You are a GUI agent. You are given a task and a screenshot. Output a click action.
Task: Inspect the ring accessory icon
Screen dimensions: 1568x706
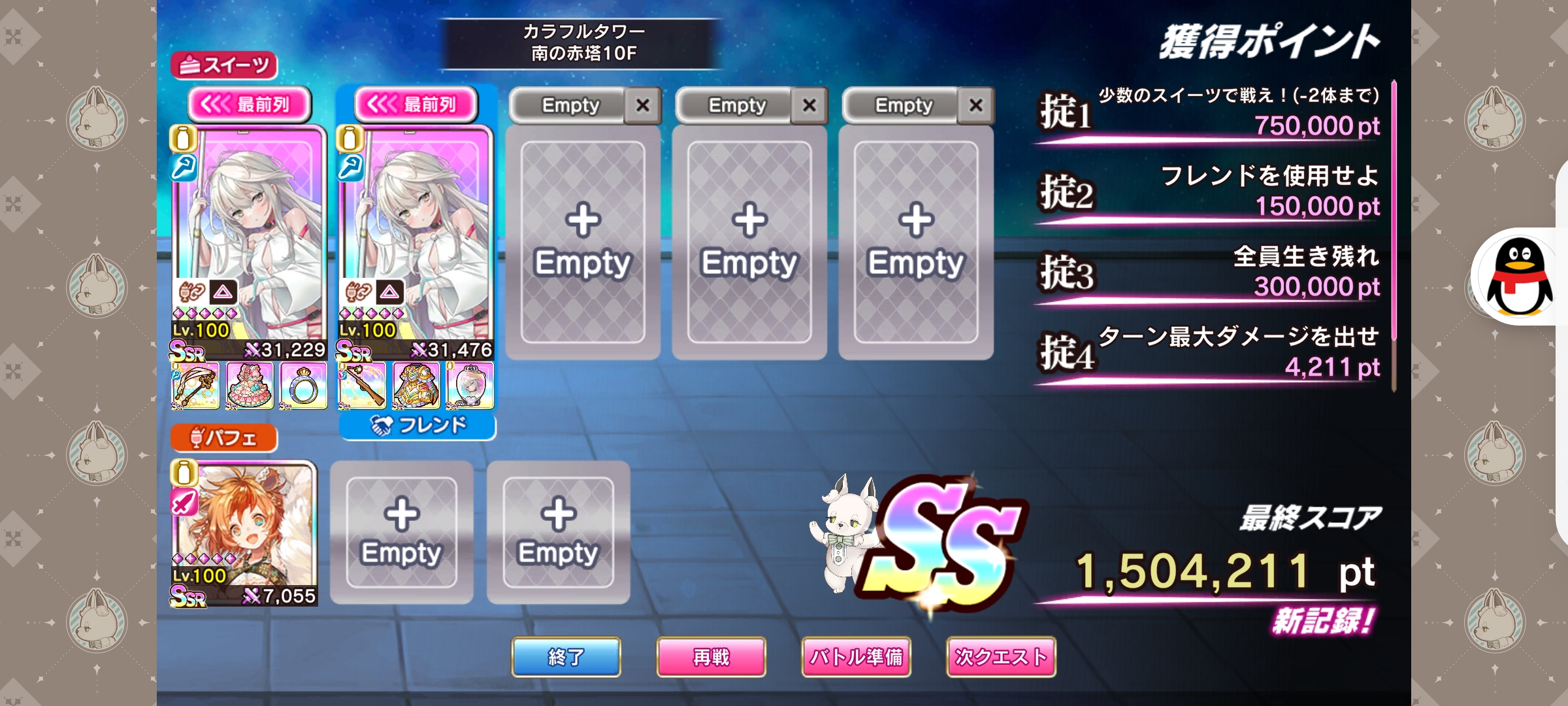tap(303, 386)
